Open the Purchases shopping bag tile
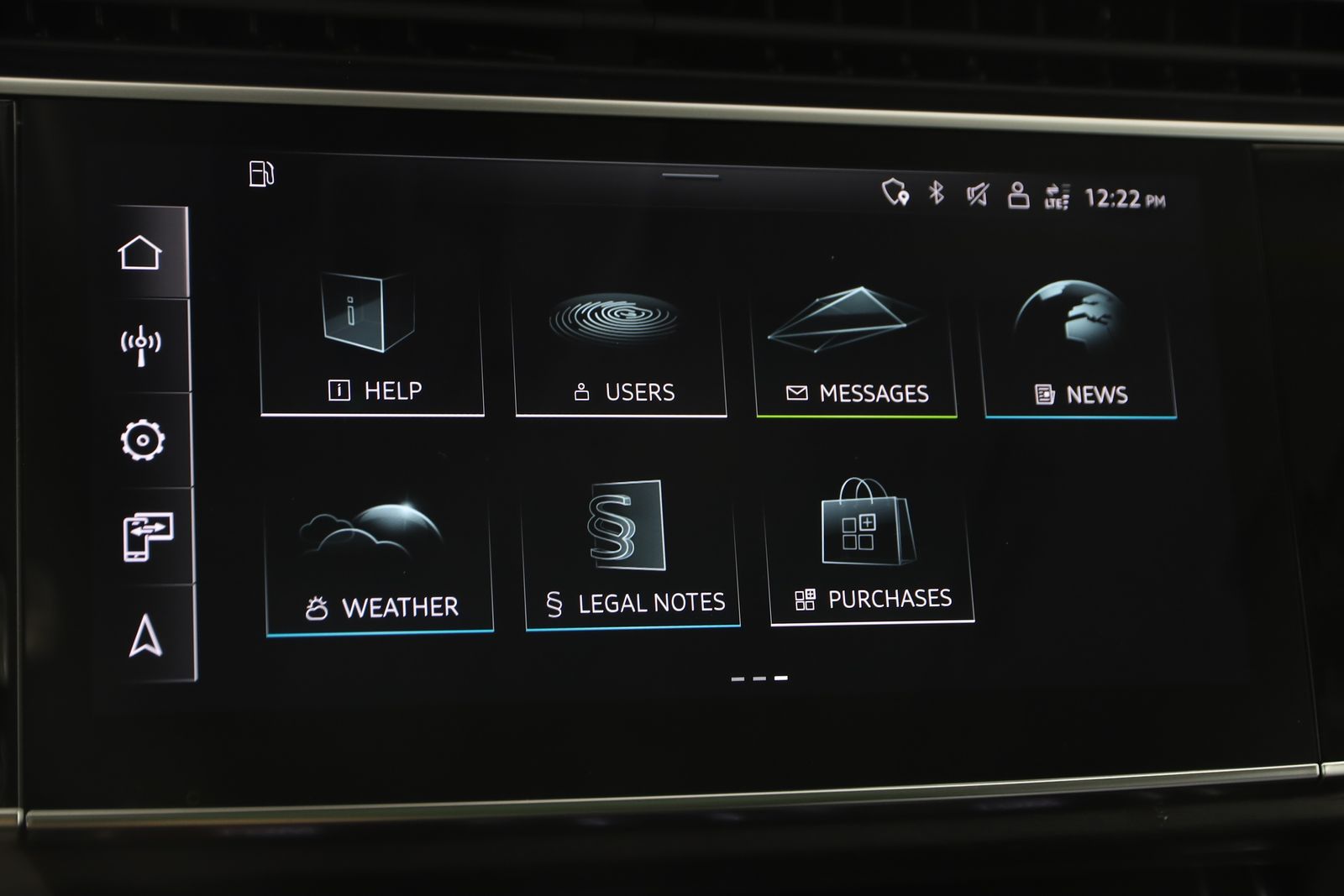This screenshot has height=896, width=1344. pos(870,550)
